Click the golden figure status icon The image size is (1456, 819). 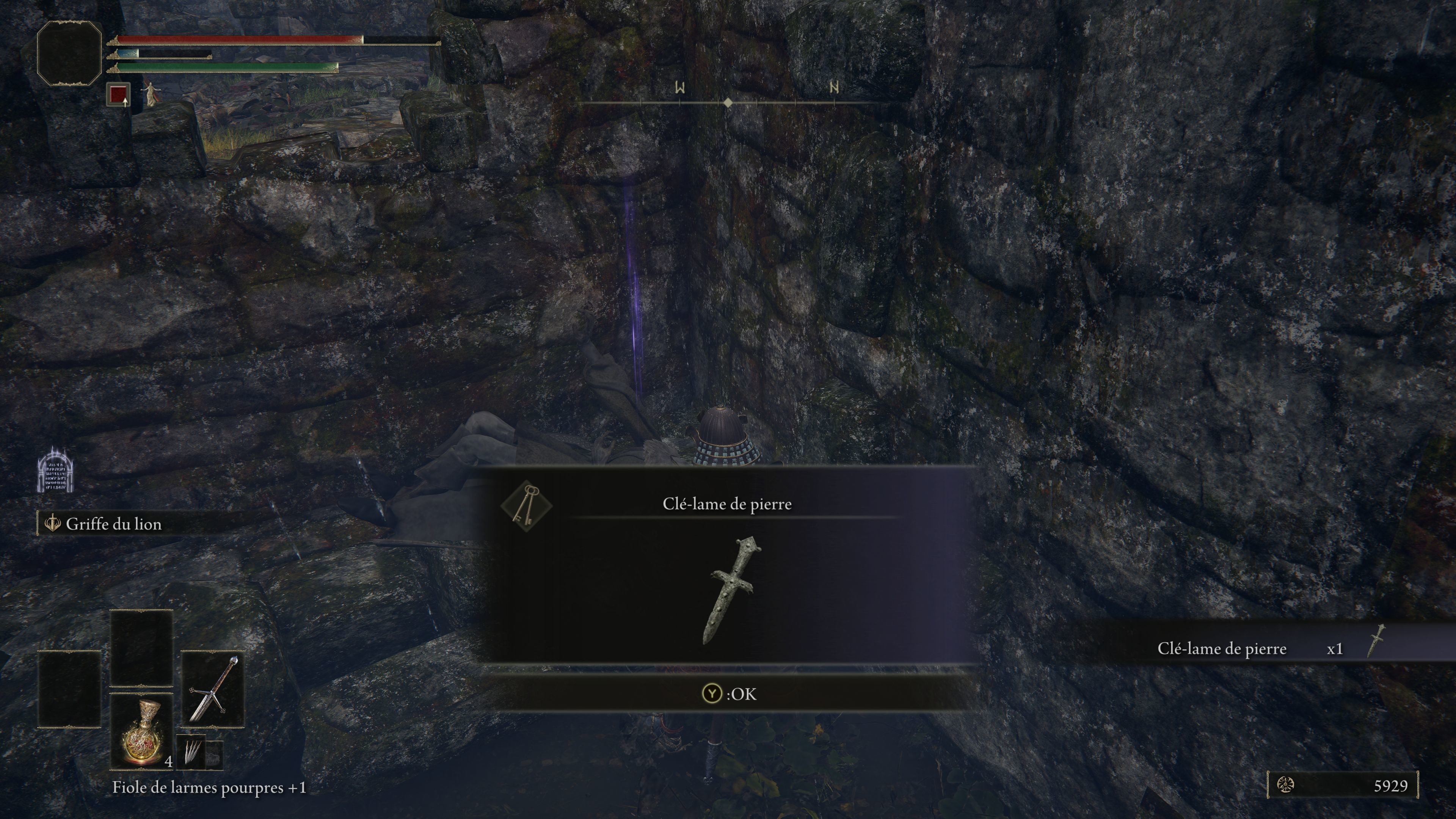[151, 94]
